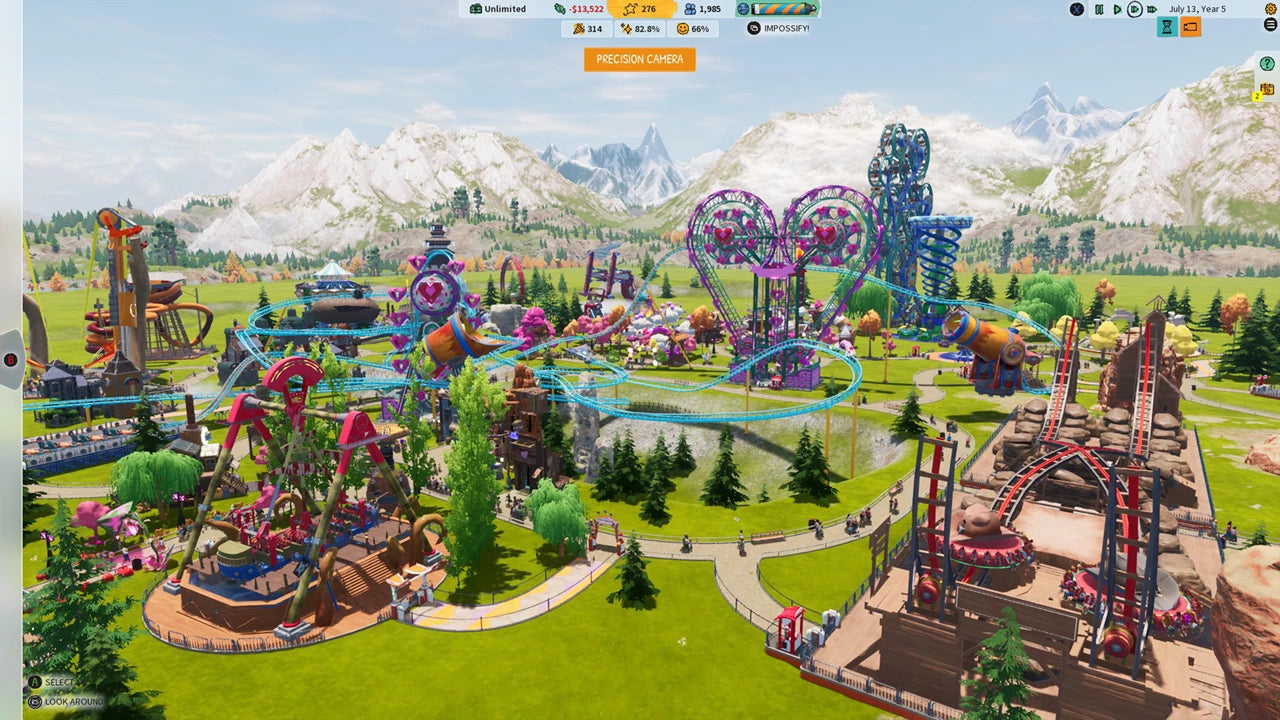Click the orange video camera icon
This screenshot has width=1280, height=720.
(1190, 26)
